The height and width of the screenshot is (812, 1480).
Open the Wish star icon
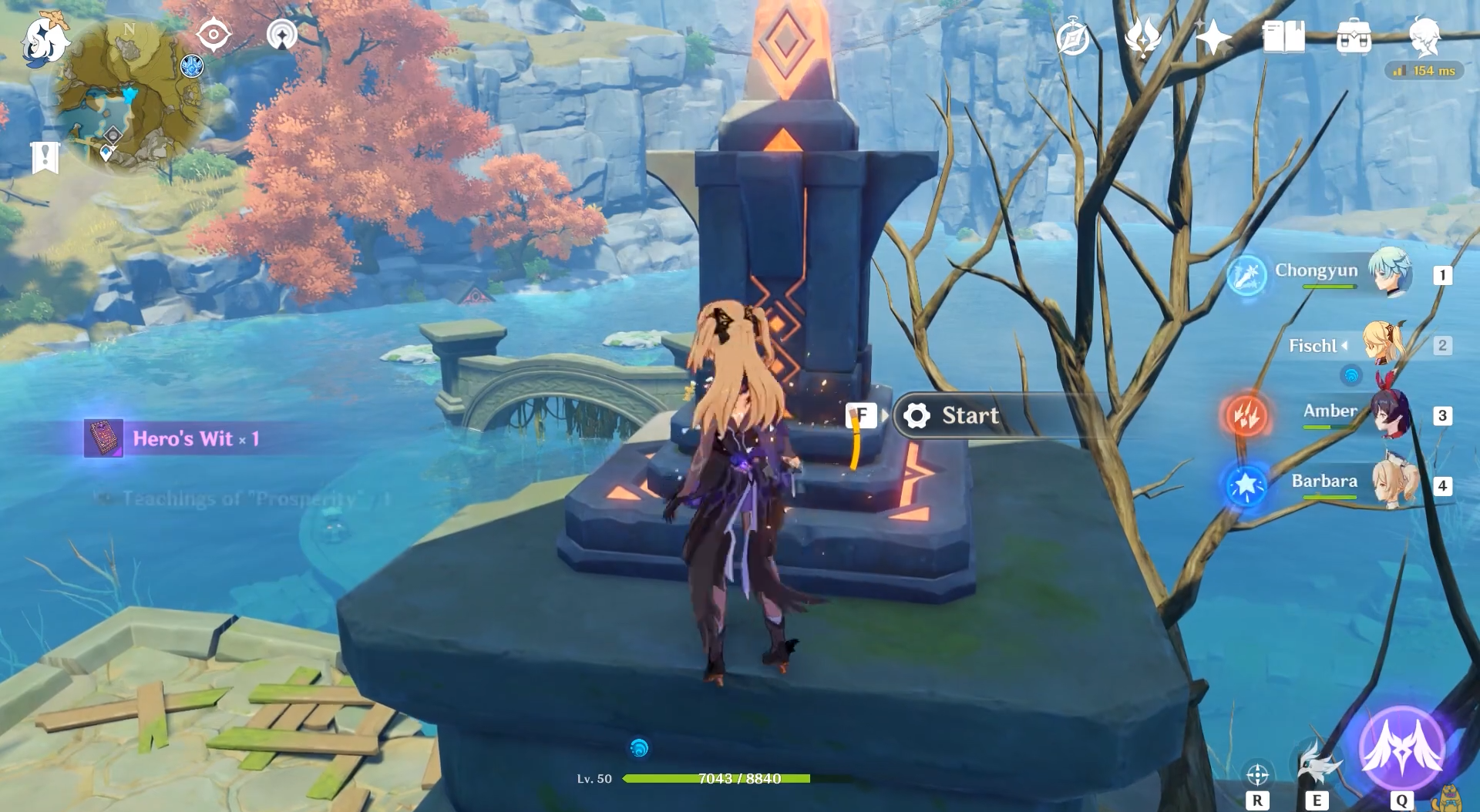[x=1213, y=37]
